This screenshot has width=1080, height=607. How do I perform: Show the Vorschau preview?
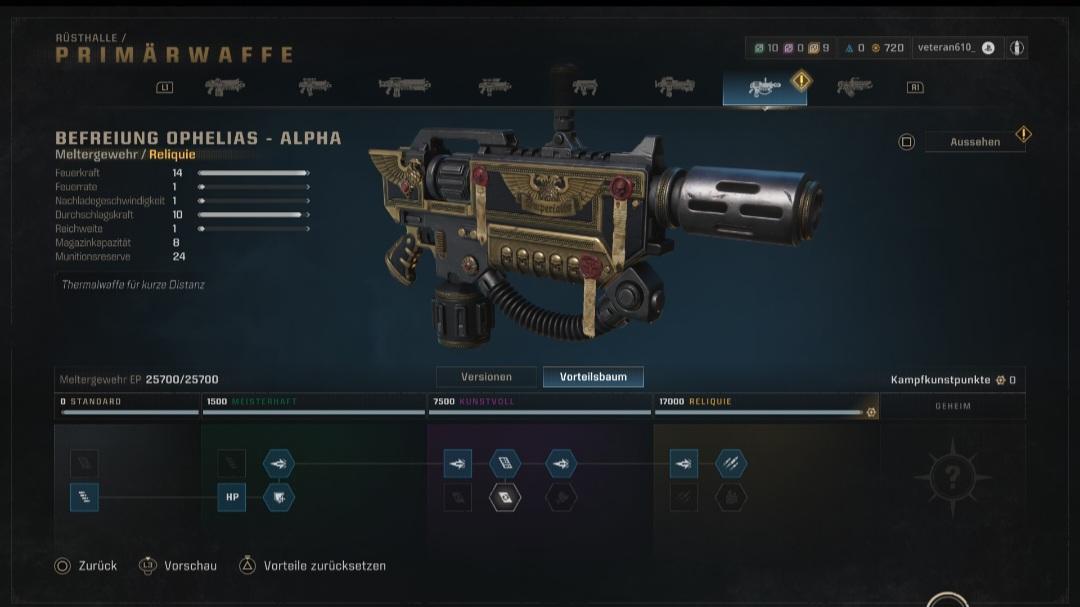click(178, 566)
